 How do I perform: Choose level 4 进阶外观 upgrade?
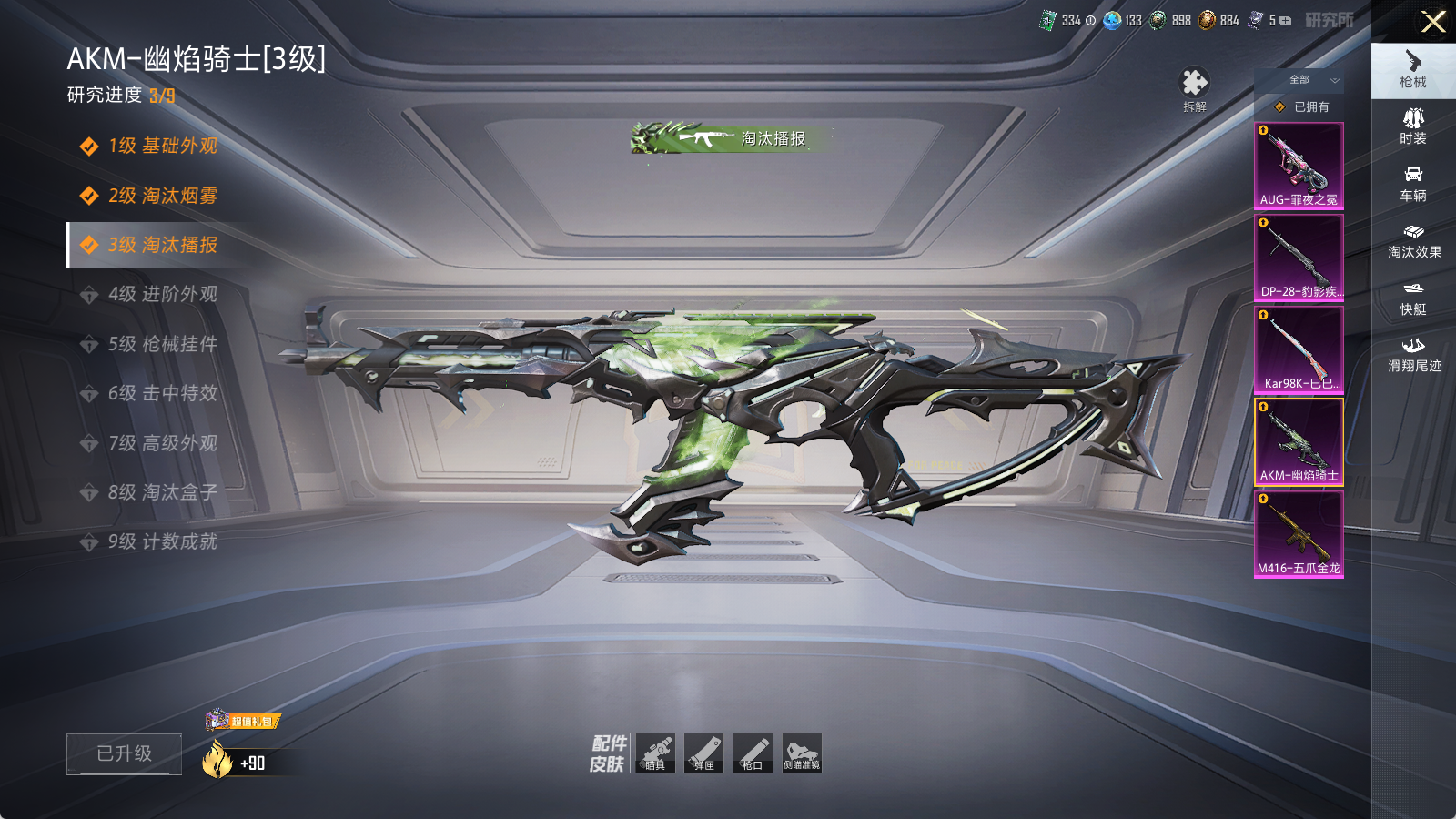pos(162,295)
